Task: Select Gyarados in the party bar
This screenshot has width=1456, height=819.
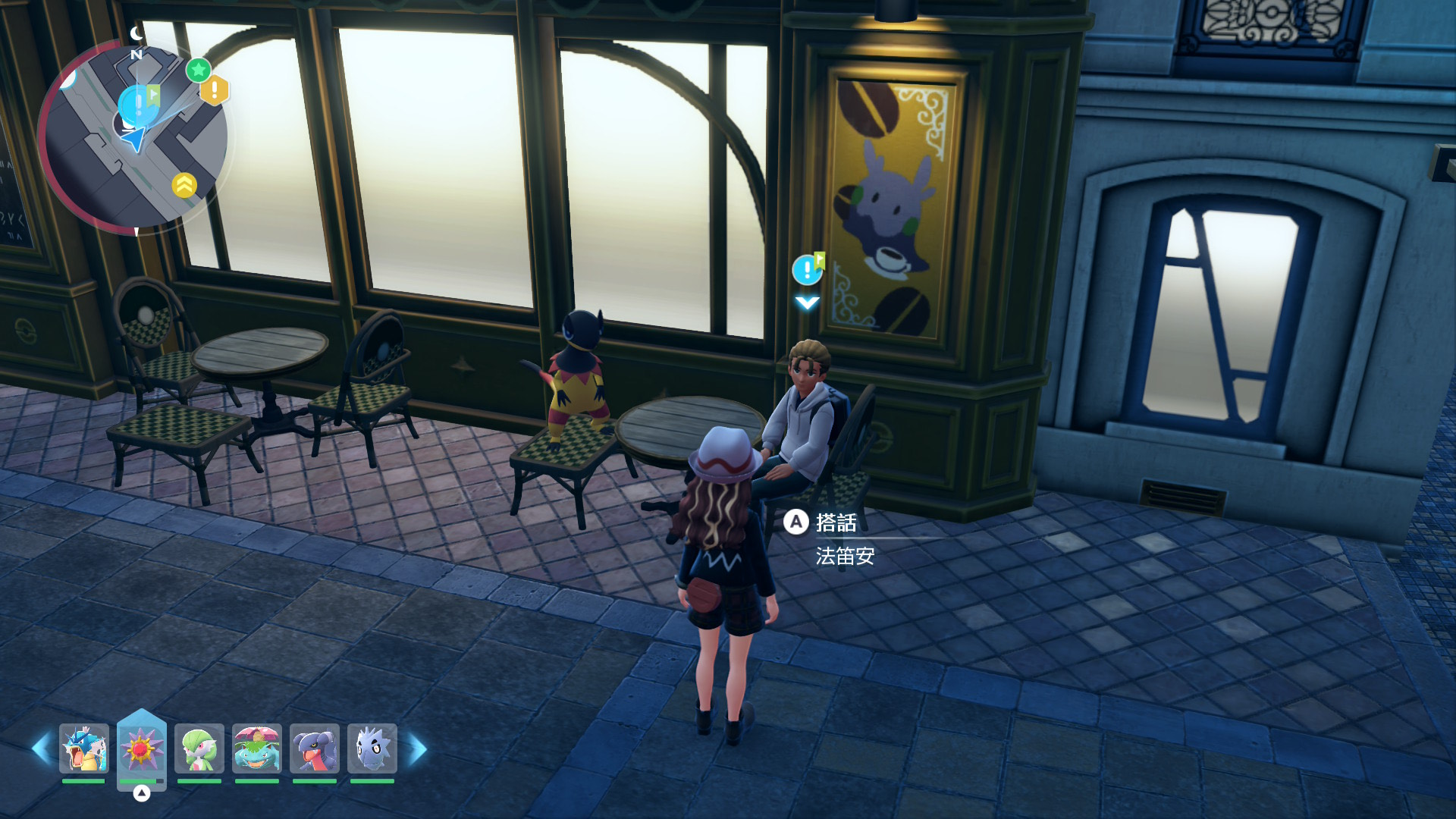Action: coord(83,748)
